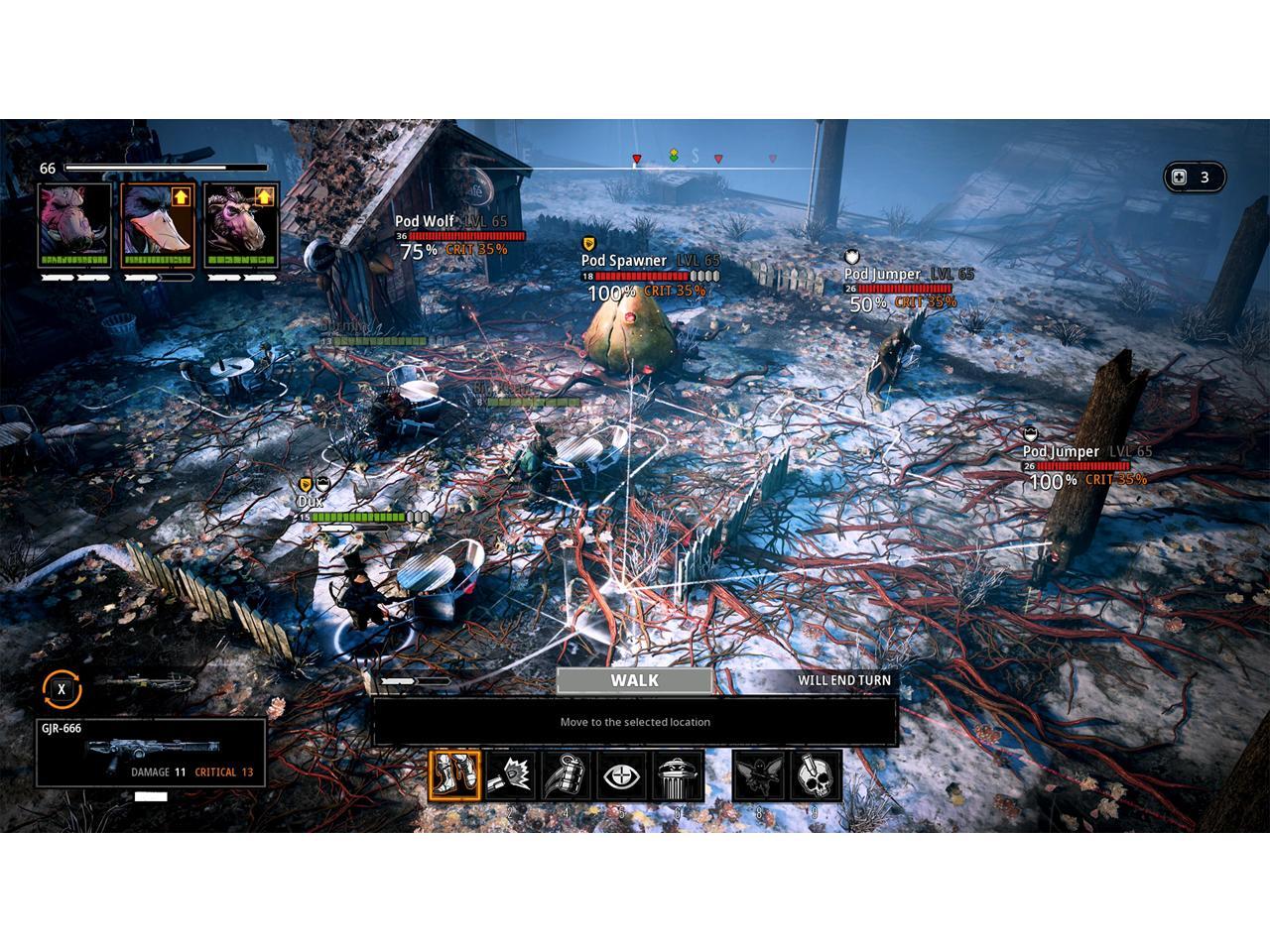The image size is (1270, 952).
Task: Target the Pod Spawner enemy nameplate
Action: [x=624, y=261]
